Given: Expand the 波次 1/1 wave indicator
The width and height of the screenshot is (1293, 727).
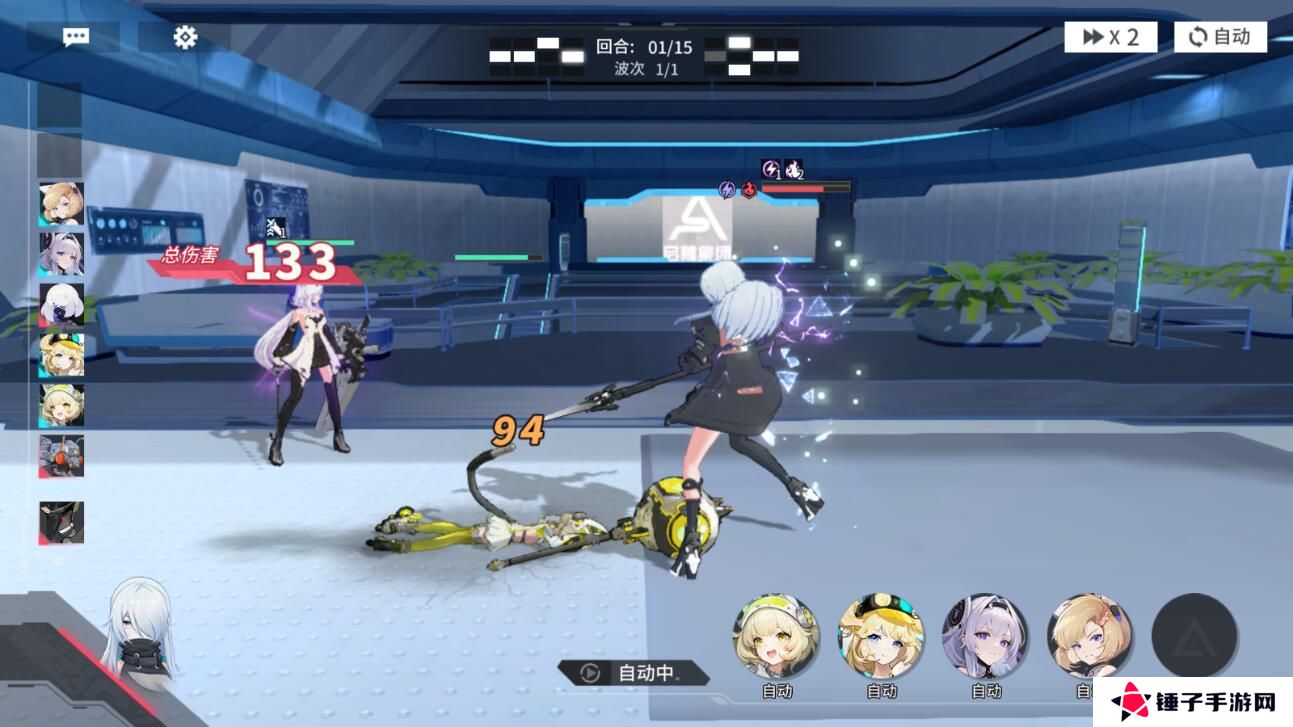Looking at the screenshot, I should [646, 69].
